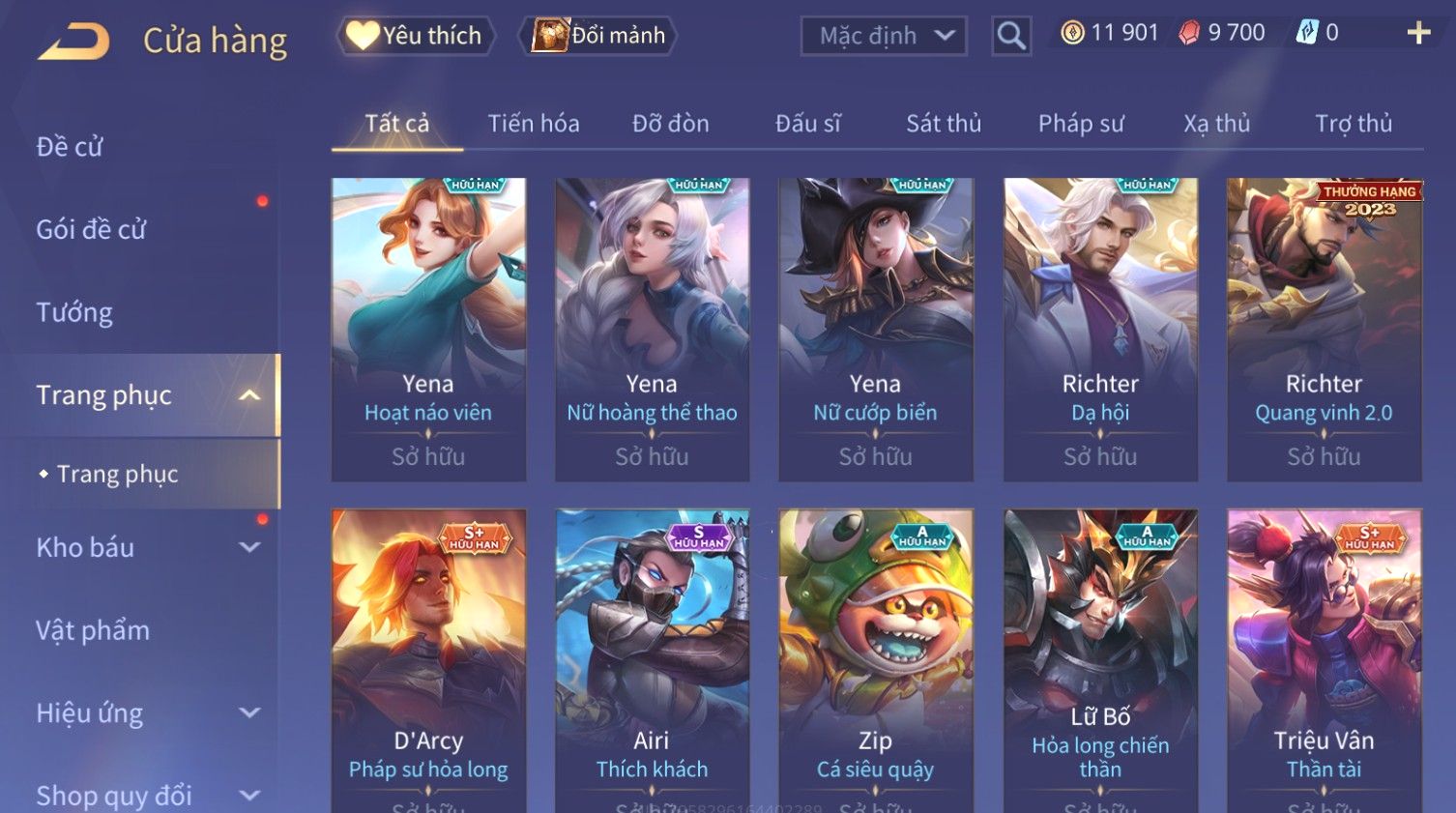View the Richter Dạ hội skin card

click(1100, 329)
